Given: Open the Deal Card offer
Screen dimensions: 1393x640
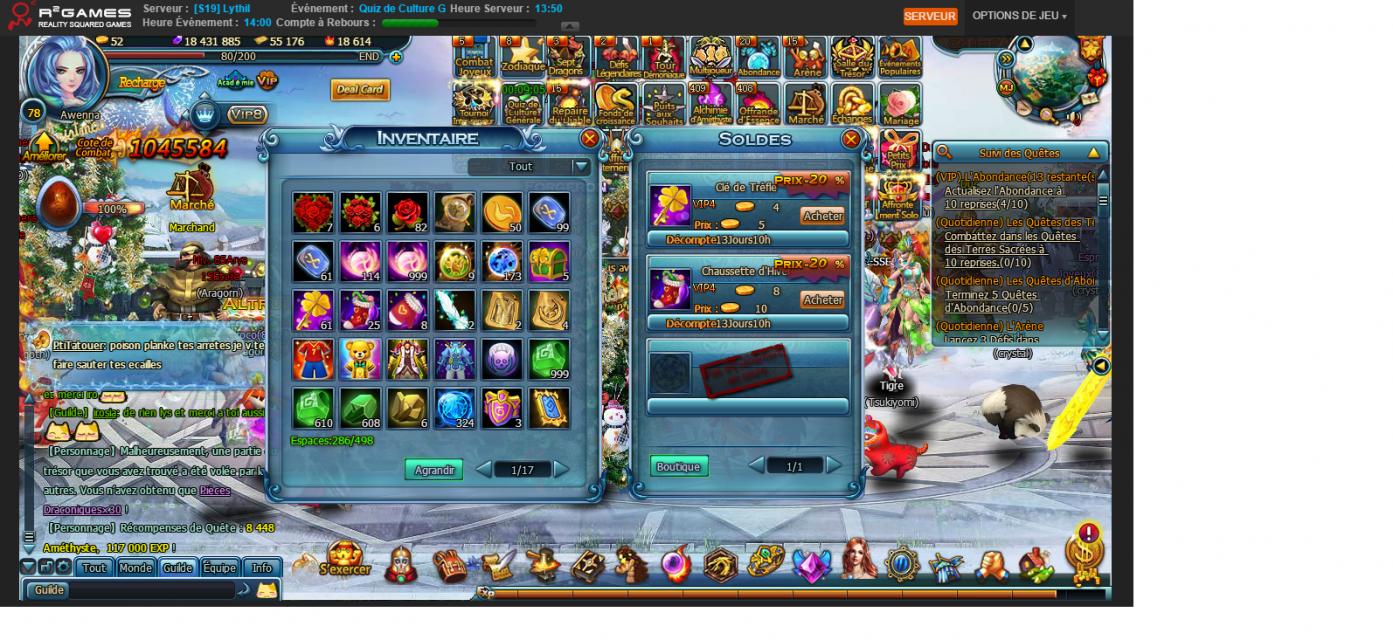Looking at the screenshot, I should tap(360, 90).
